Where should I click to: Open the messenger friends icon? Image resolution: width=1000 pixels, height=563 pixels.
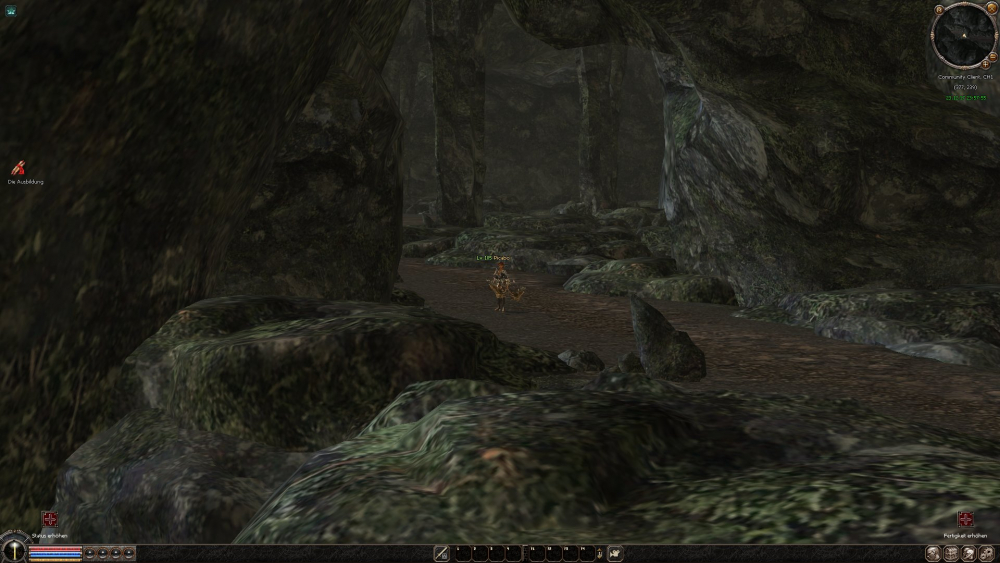click(x=967, y=553)
